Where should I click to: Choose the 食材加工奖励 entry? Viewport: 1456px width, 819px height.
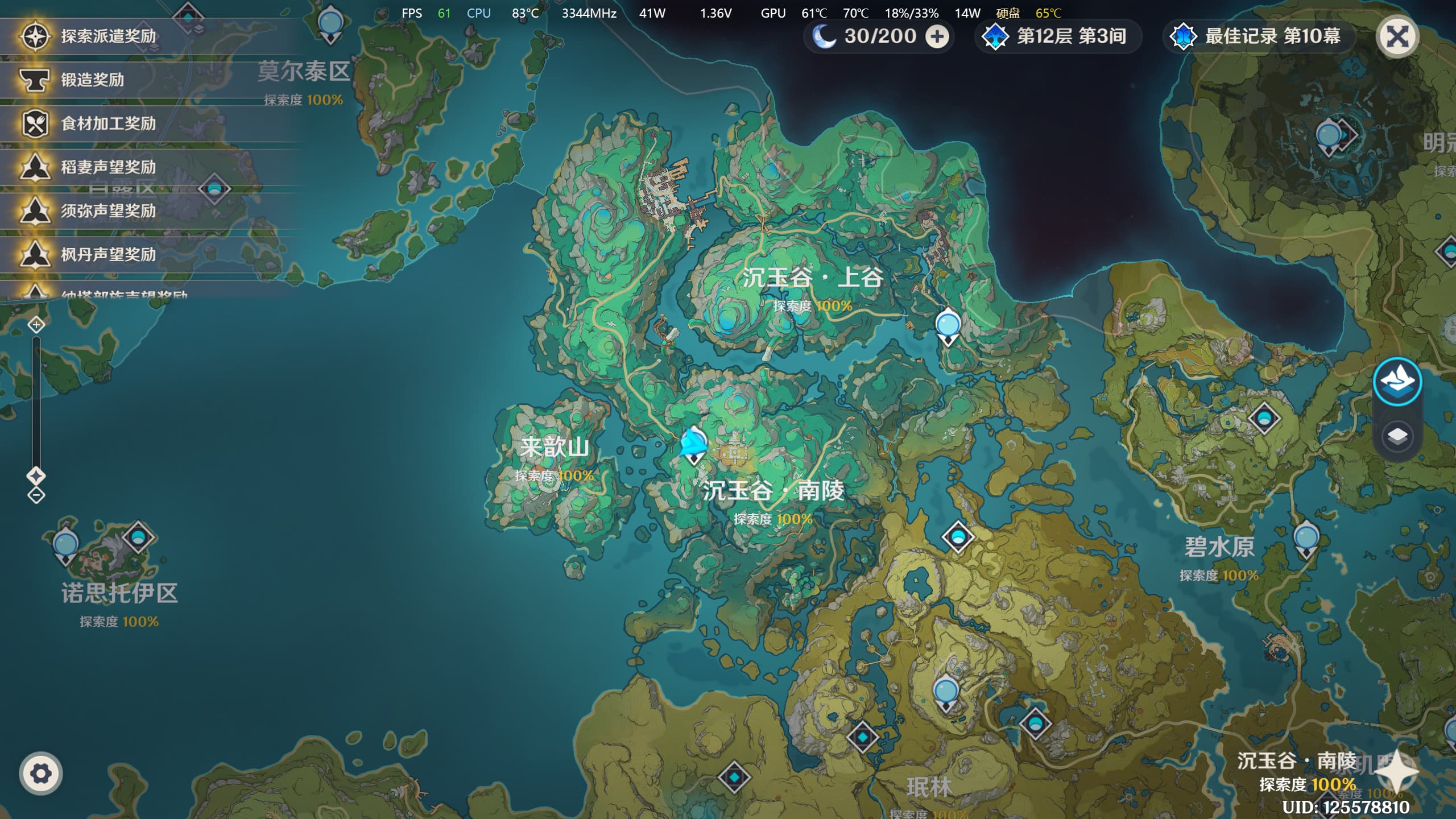coord(108,123)
